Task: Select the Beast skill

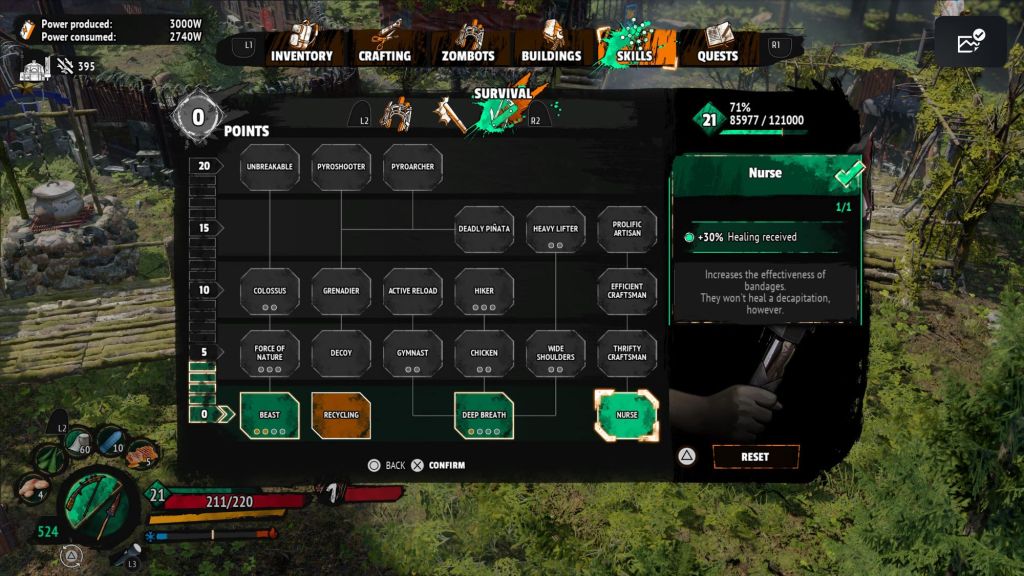Action: tap(269, 414)
